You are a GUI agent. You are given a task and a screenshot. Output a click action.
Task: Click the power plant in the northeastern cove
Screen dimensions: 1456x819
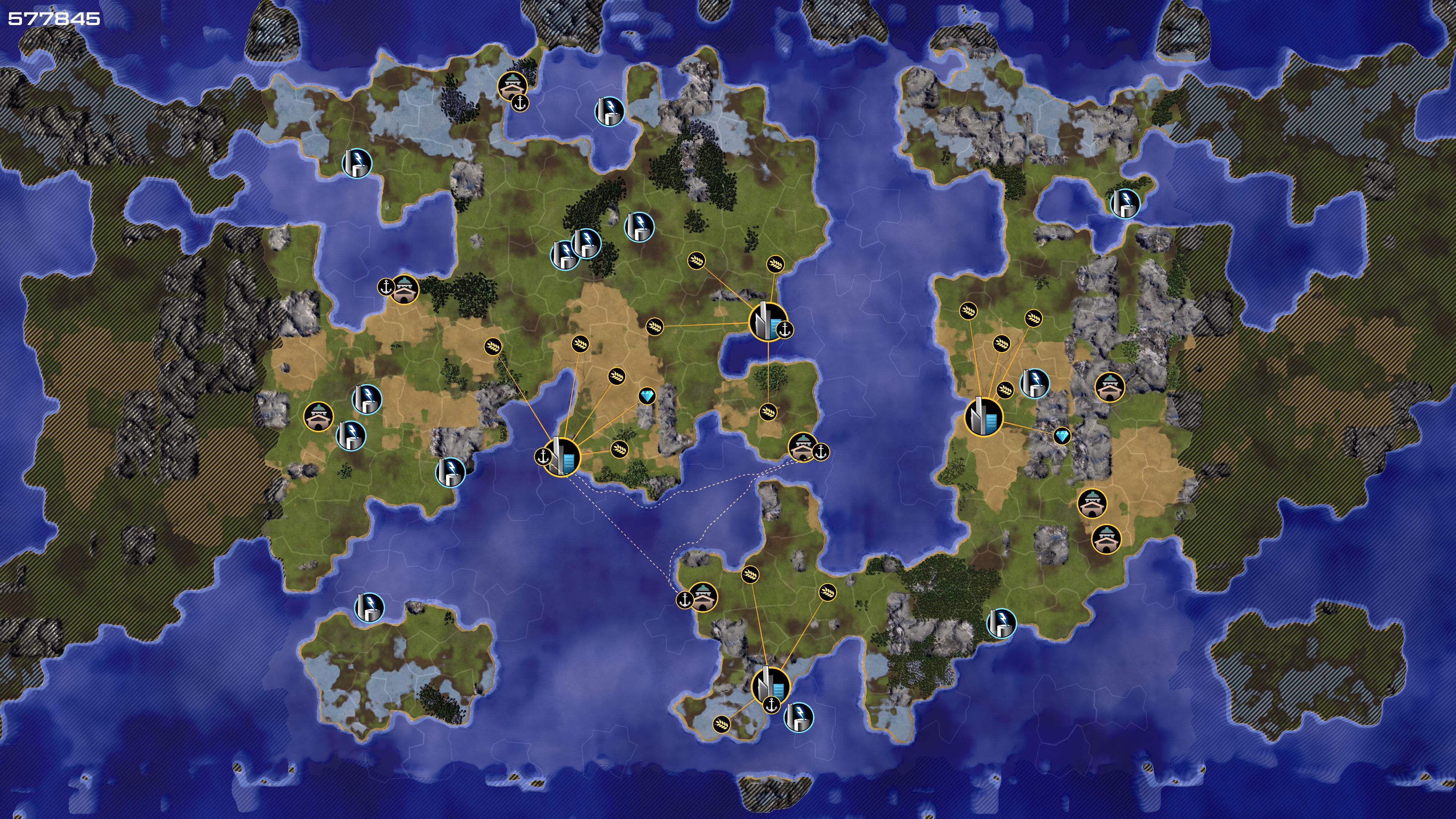(x=1125, y=204)
